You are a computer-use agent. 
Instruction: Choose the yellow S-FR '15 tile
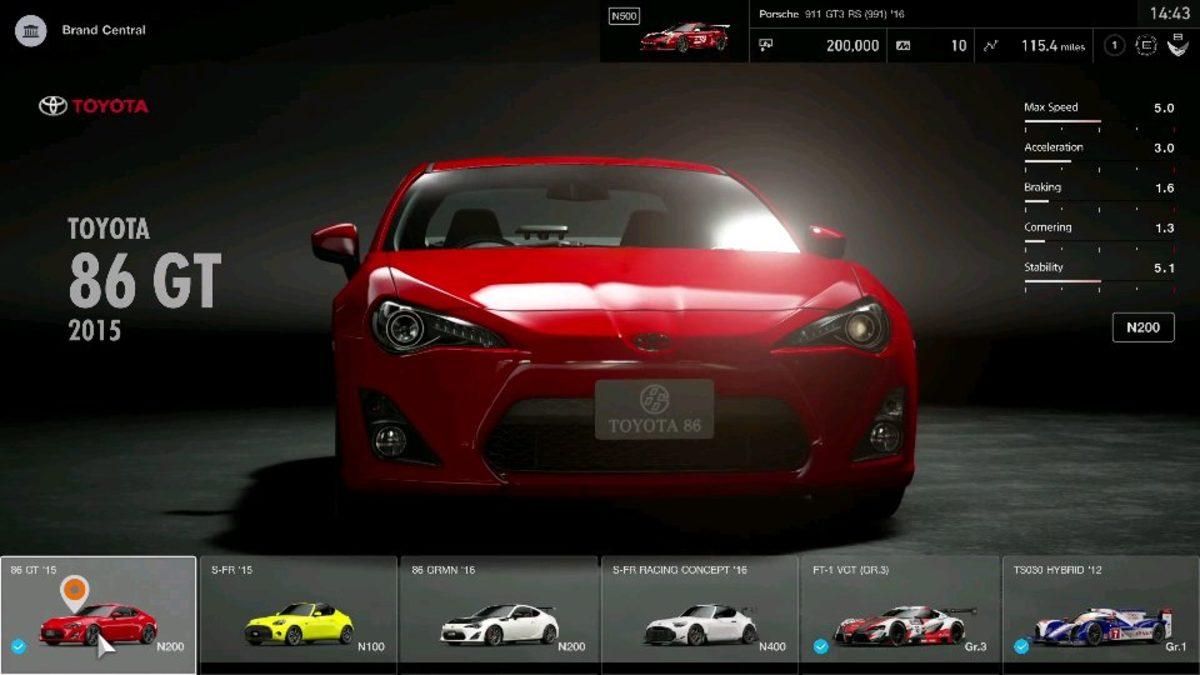pos(299,612)
